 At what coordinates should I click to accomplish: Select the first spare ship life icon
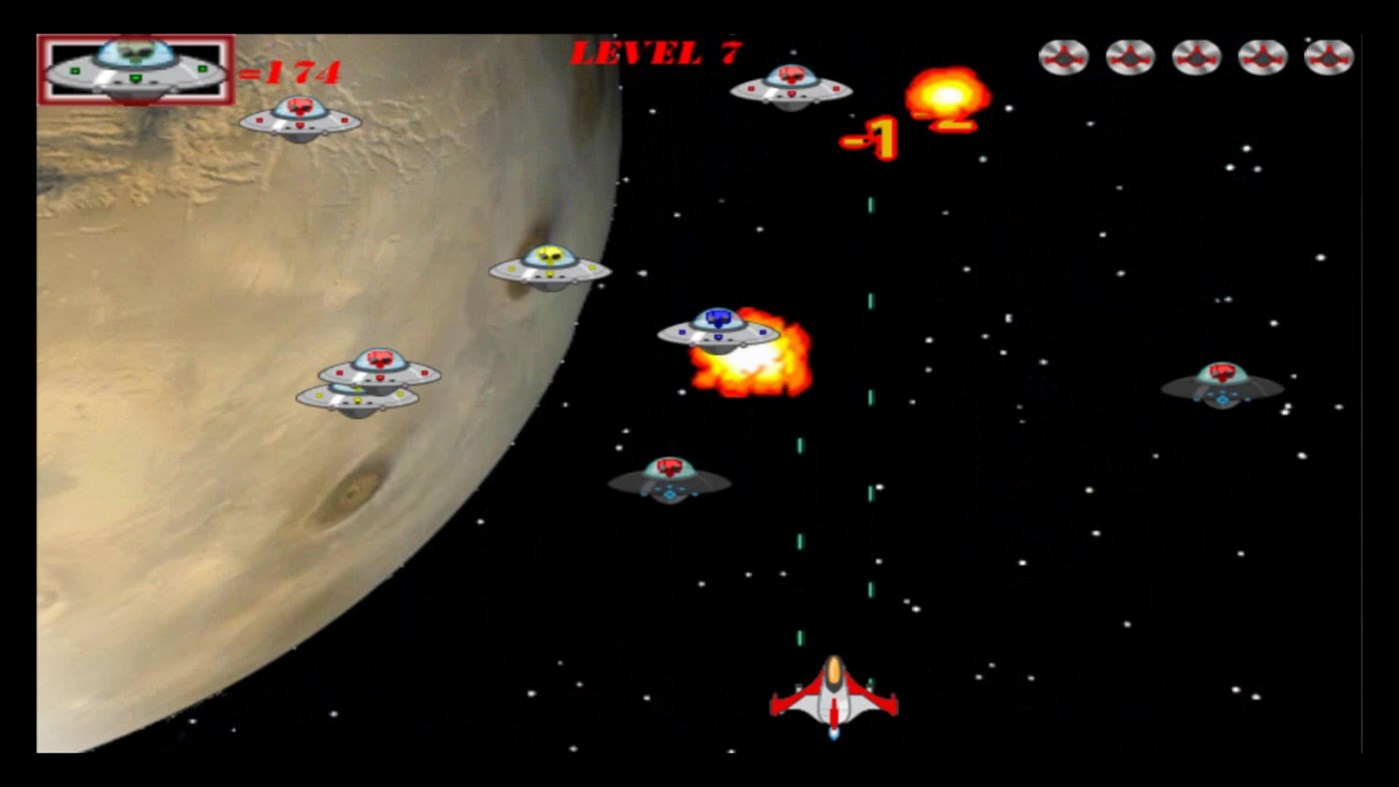pyautogui.click(x=1063, y=58)
